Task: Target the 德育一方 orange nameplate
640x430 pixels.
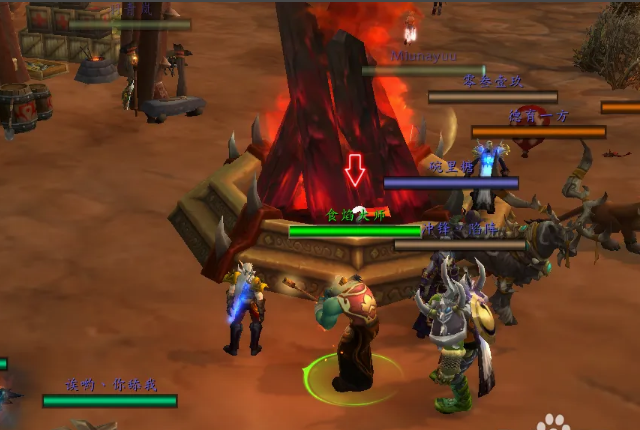Action: click(x=538, y=131)
